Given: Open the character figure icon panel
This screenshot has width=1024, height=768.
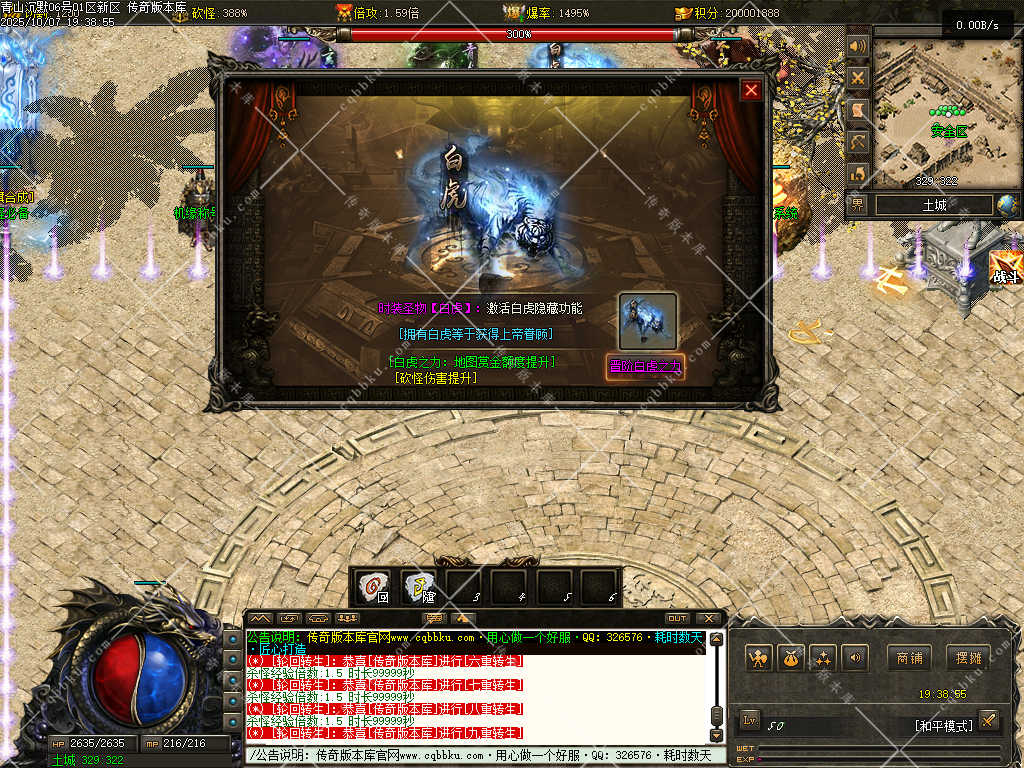Looking at the screenshot, I should coord(758,657).
